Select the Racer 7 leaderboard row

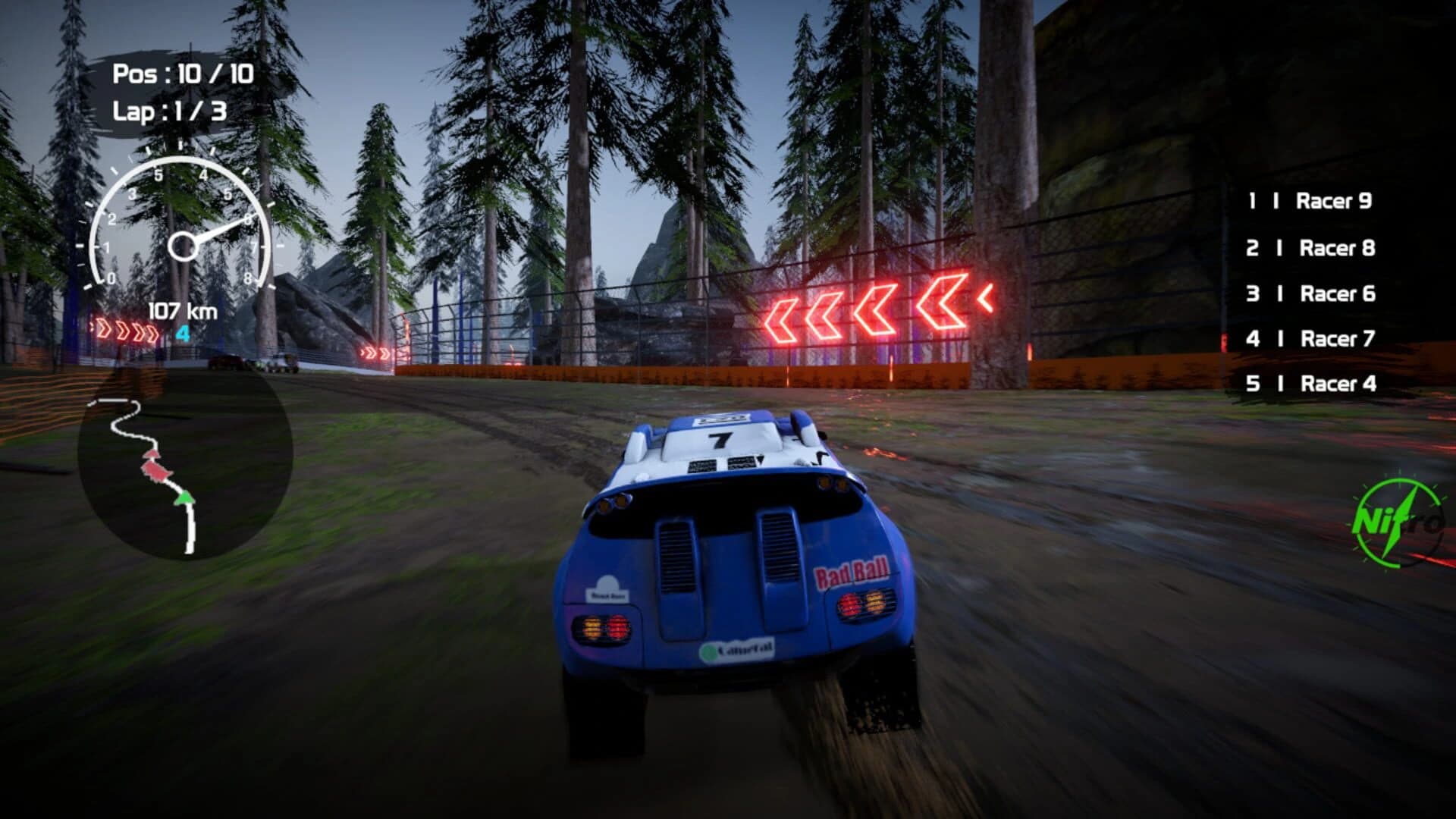[1331, 339]
